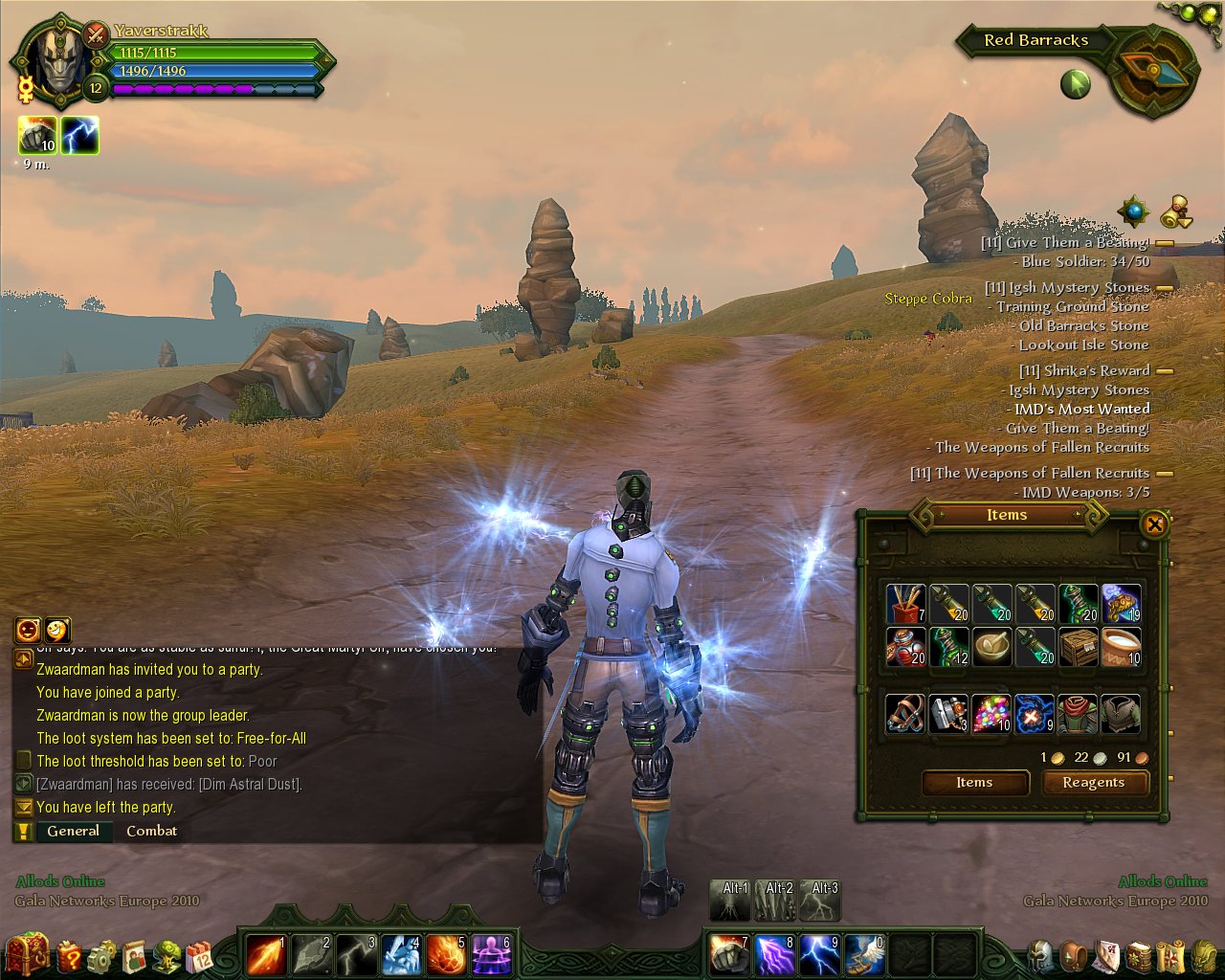Activate the fist punch ability in slot 7
The width and height of the screenshot is (1225, 980).
point(730,954)
